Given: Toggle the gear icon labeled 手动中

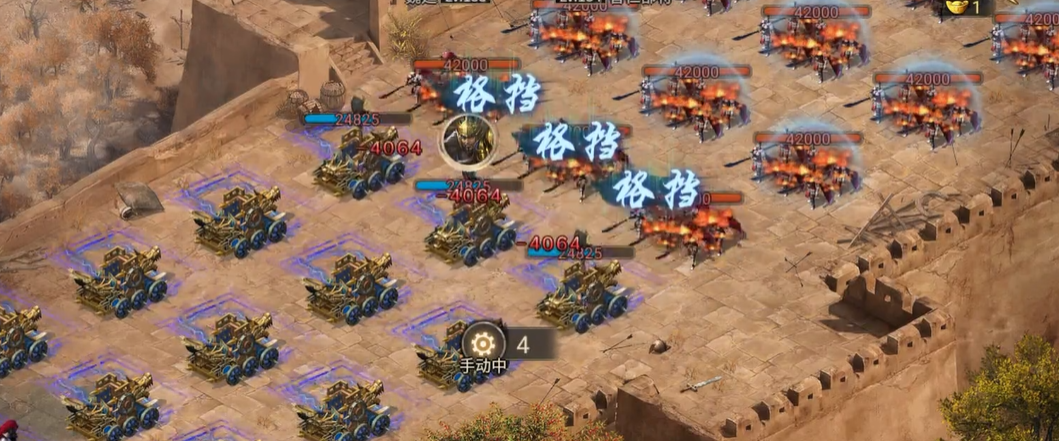Looking at the screenshot, I should [x=484, y=342].
